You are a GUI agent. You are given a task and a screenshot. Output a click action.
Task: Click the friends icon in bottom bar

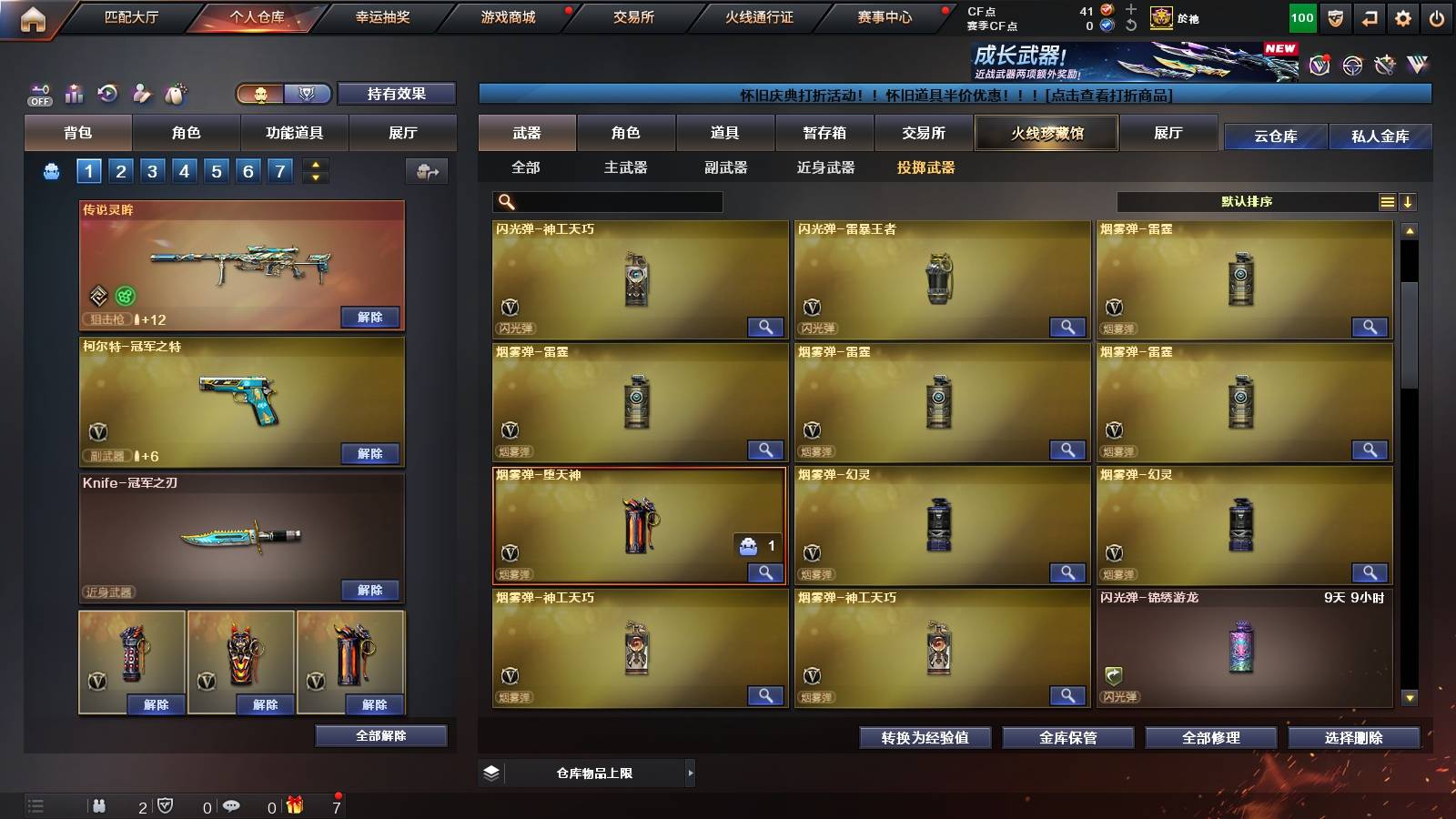click(x=100, y=806)
